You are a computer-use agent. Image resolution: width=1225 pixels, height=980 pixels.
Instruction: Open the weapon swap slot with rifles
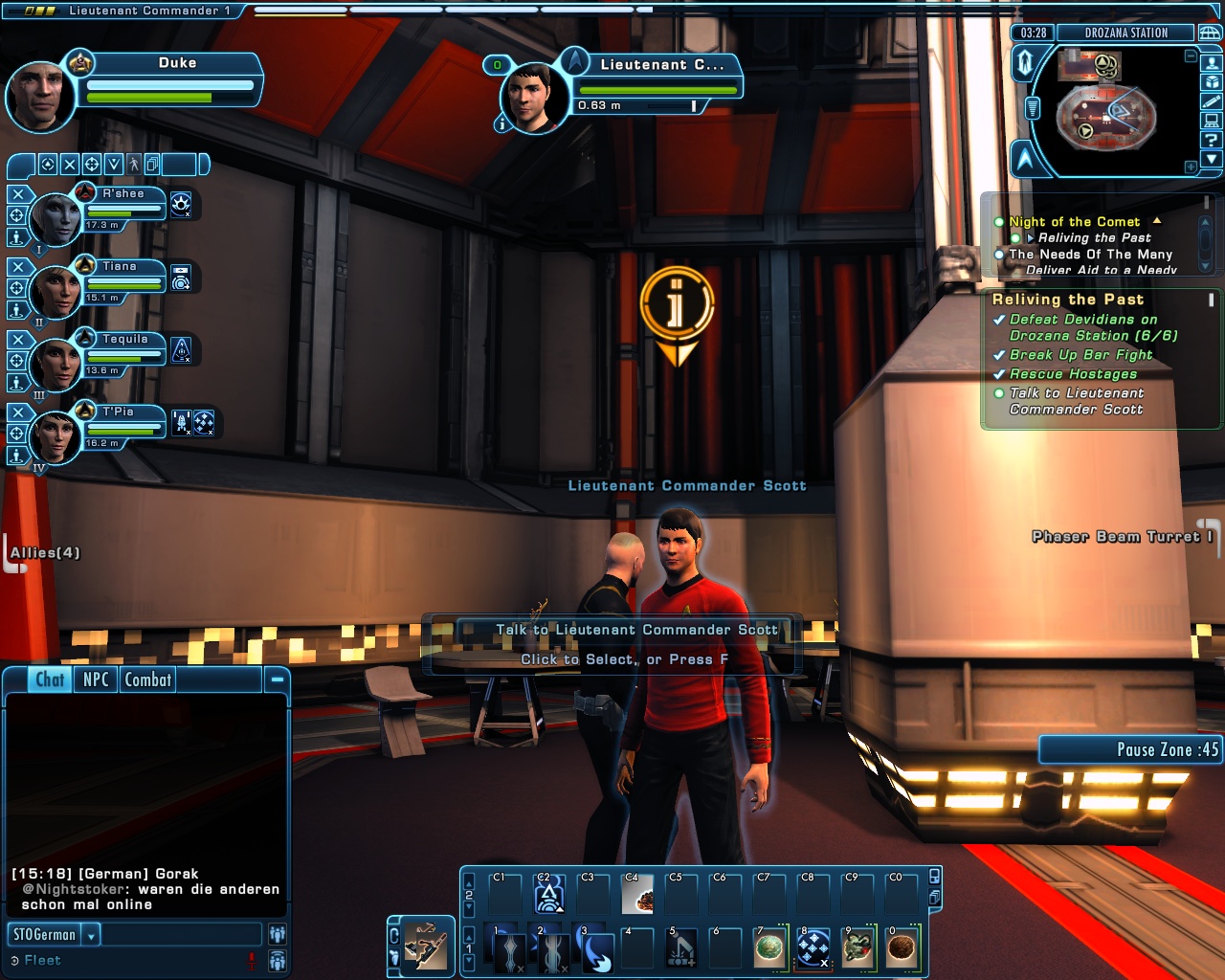point(426,947)
